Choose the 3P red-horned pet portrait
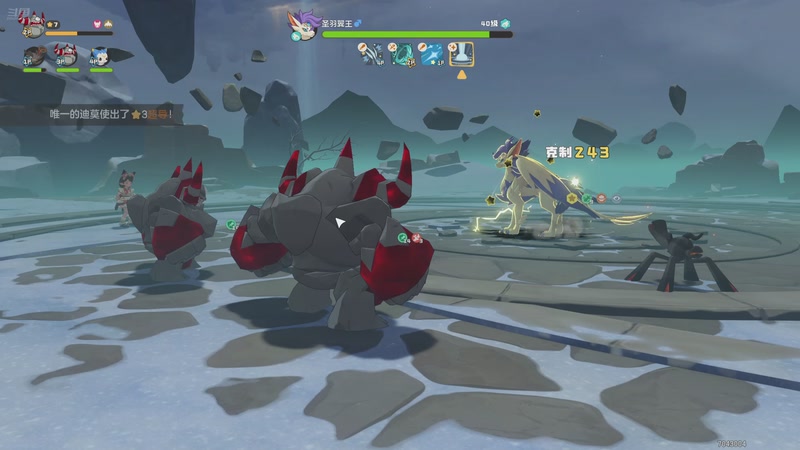The width and height of the screenshot is (800, 450). 67,55
